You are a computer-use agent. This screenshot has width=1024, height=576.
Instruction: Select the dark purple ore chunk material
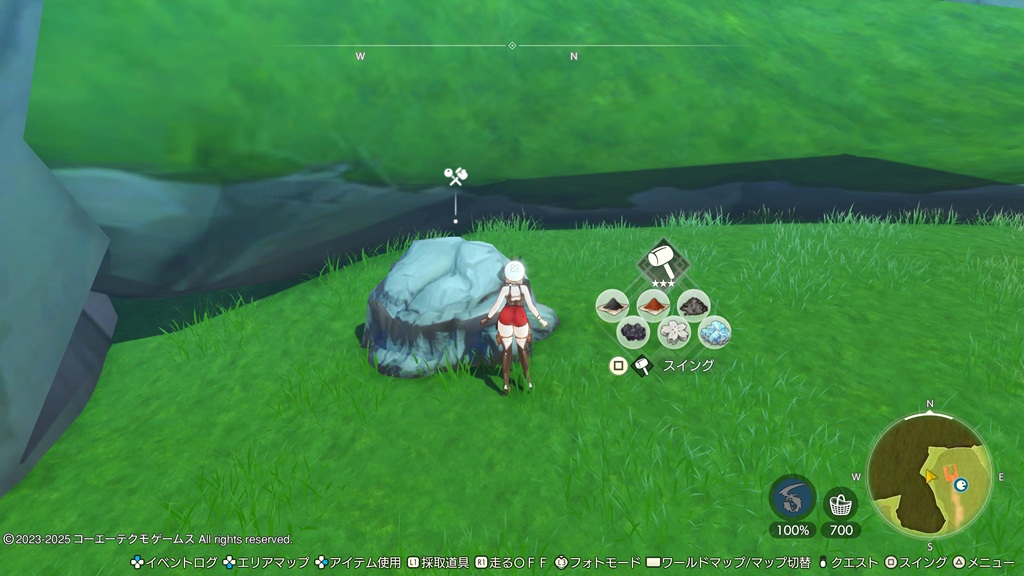633,331
